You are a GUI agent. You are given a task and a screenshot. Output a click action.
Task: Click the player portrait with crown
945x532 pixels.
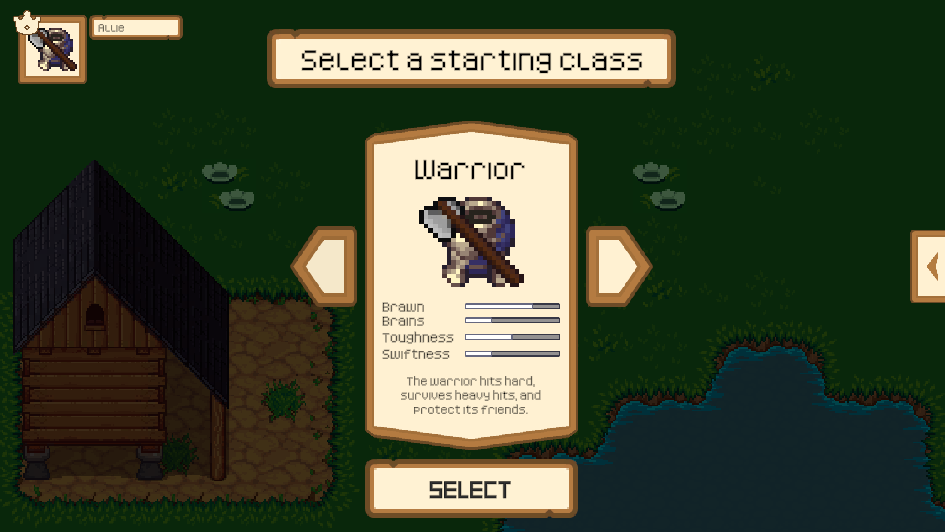coord(52,49)
